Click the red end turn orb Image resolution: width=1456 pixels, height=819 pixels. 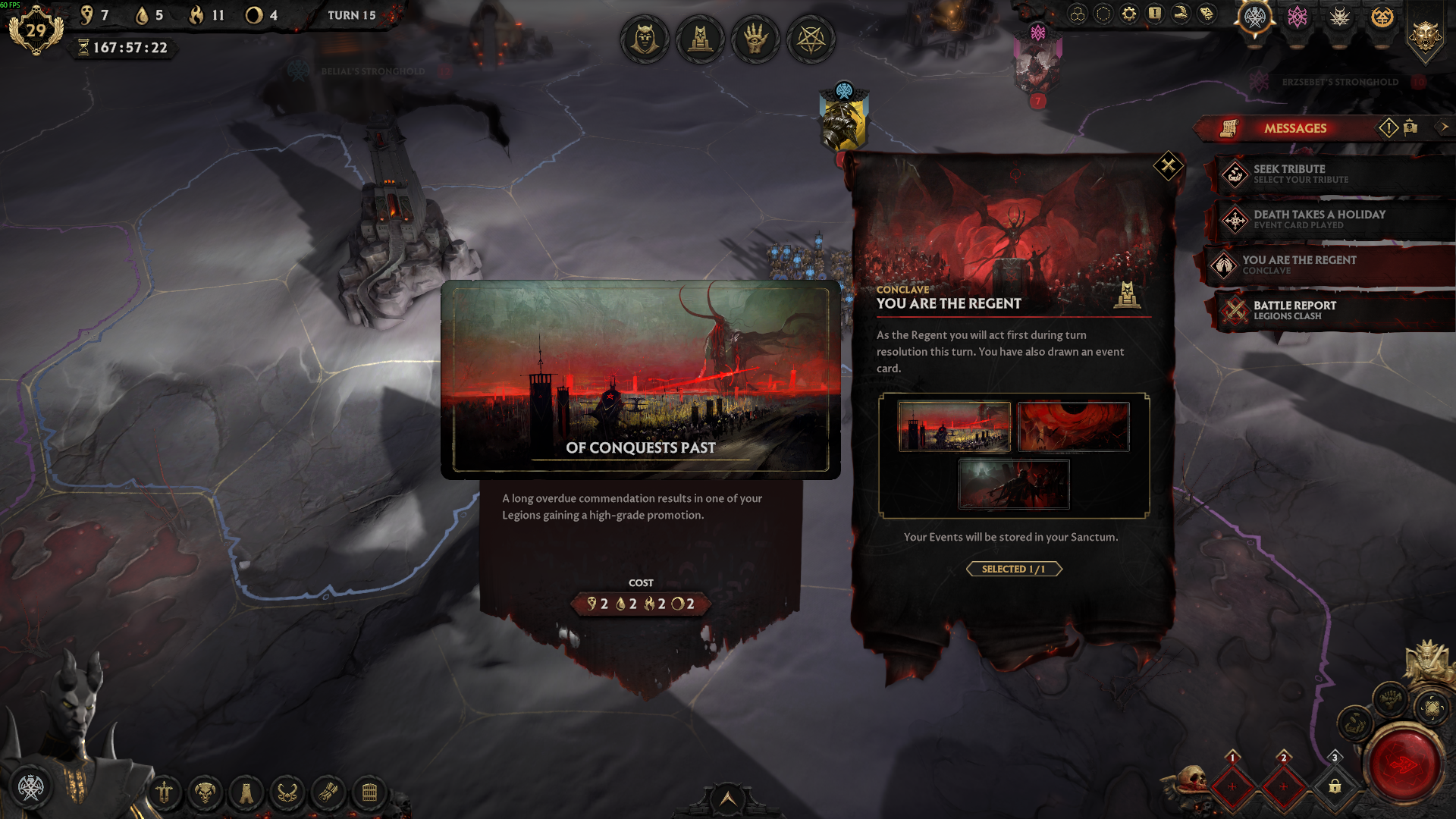1405,765
